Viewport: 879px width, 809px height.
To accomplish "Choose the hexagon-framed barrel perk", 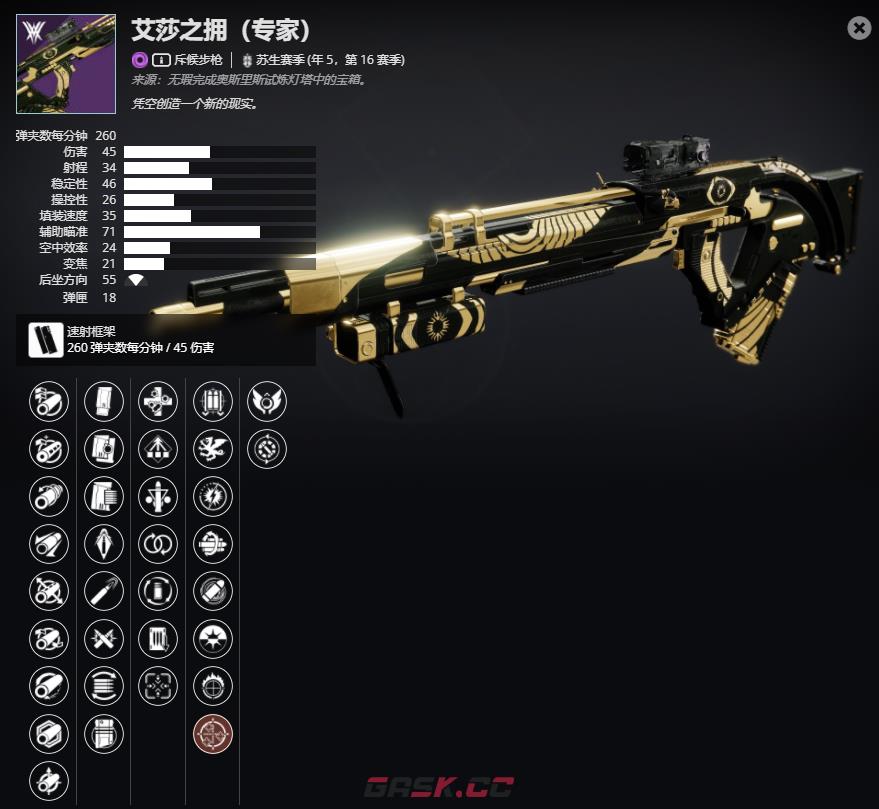I will [x=49, y=734].
